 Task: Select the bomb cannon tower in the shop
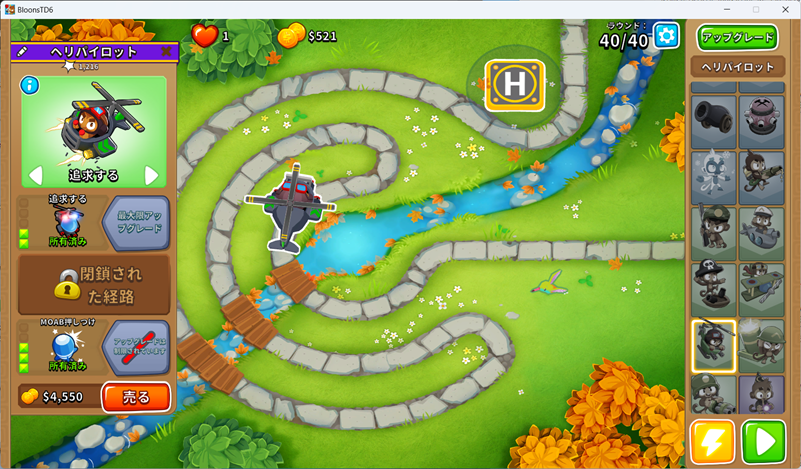tap(713, 122)
